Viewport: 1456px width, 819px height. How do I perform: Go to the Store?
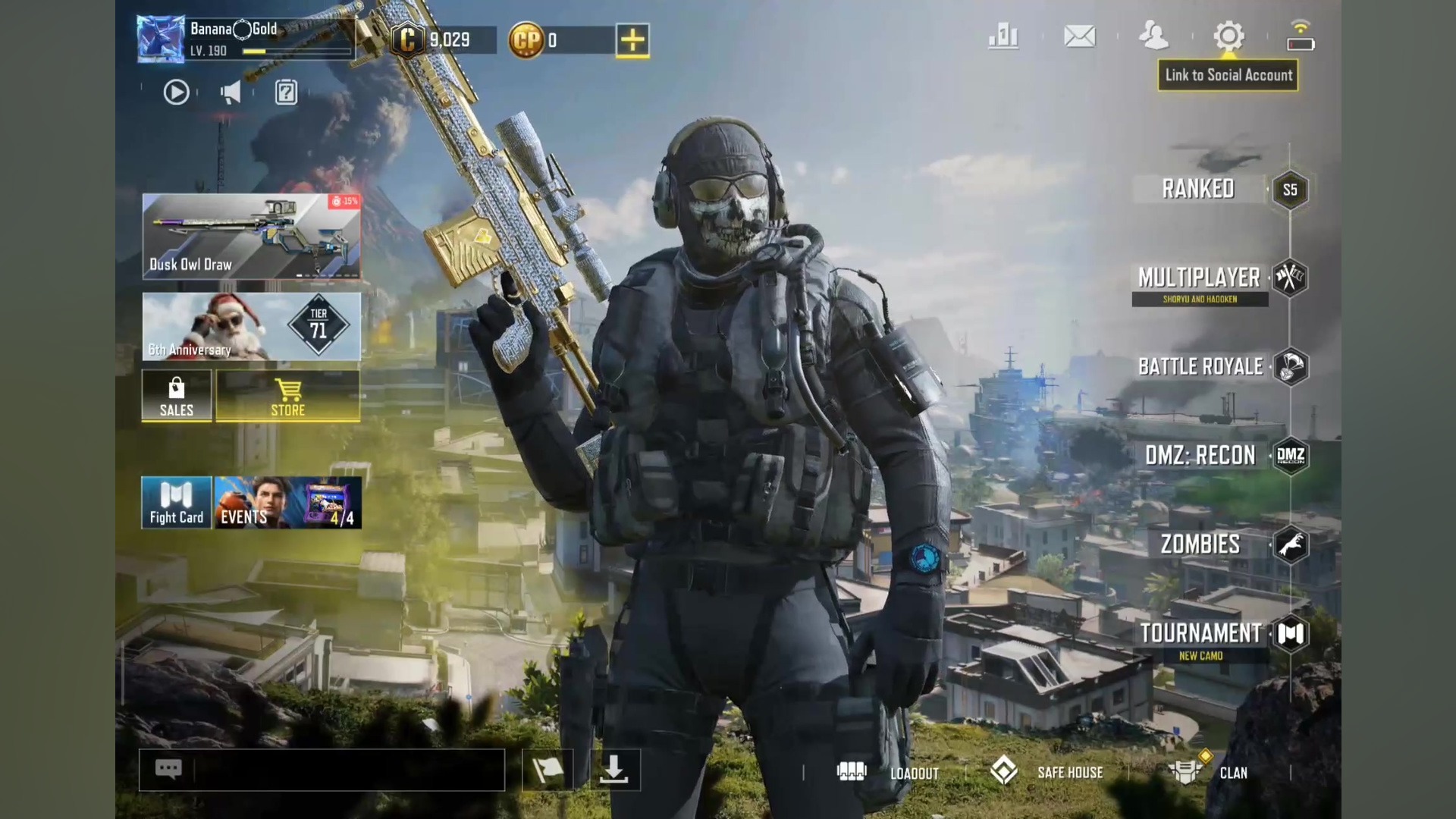tap(288, 395)
